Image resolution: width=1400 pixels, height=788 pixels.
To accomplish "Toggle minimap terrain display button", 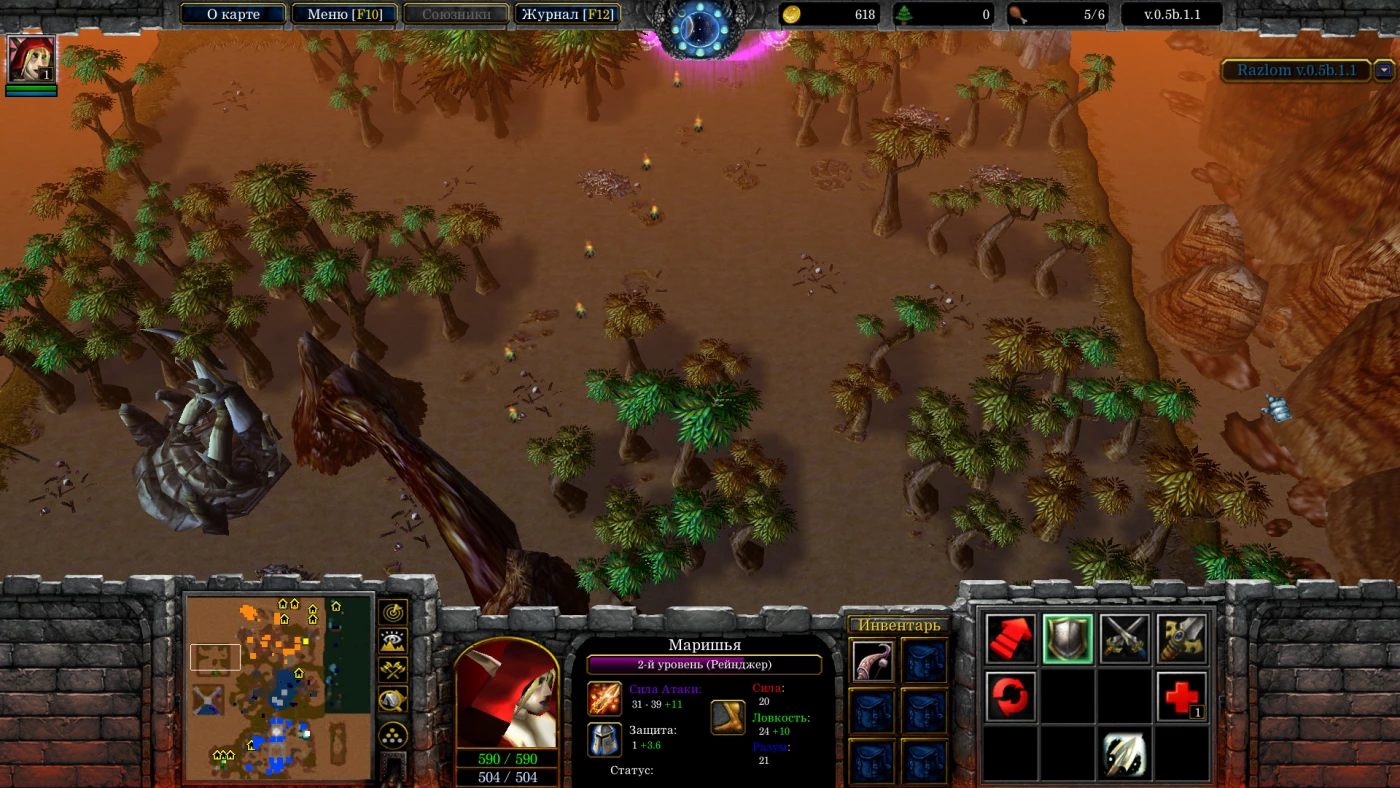I will (x=393, y=641).
